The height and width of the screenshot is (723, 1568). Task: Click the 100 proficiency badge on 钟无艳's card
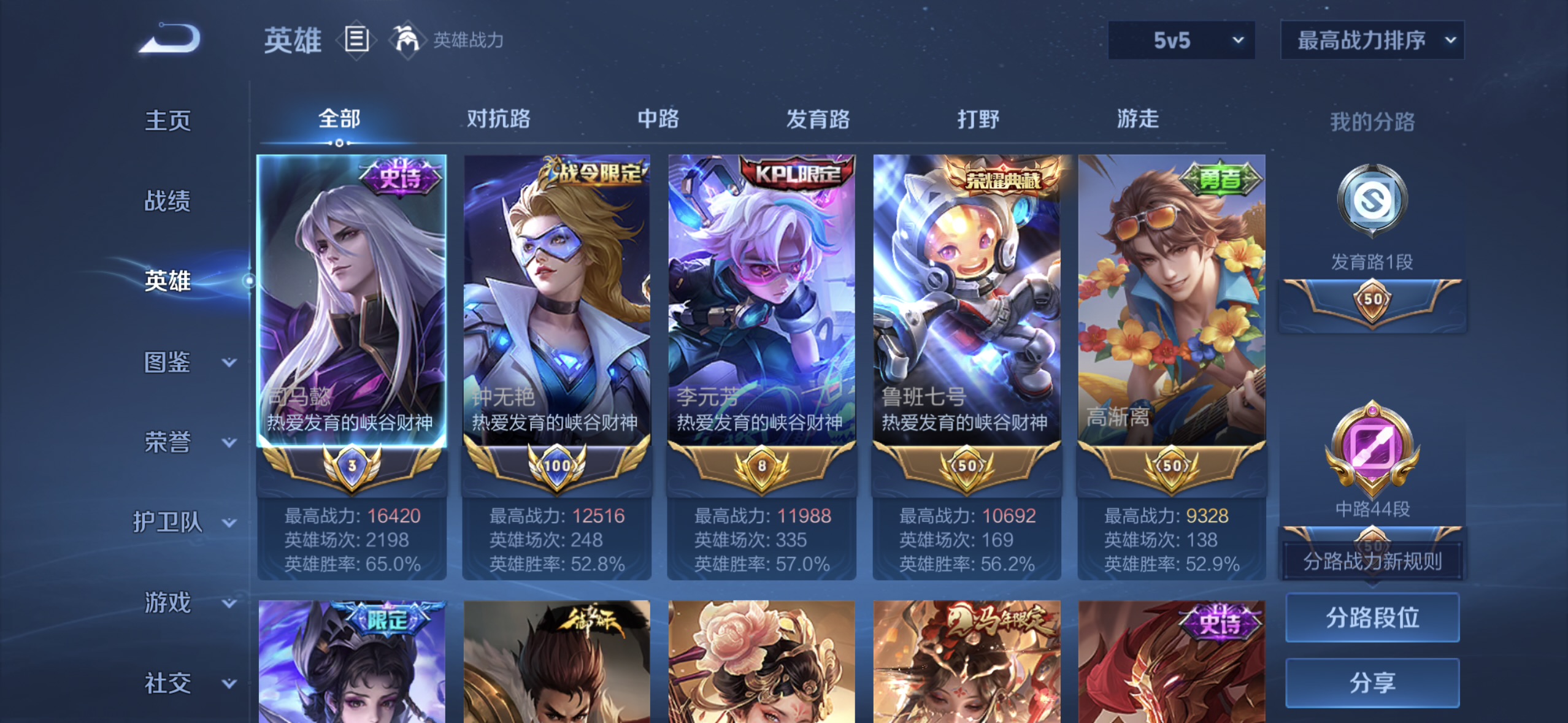coord(556,464)
